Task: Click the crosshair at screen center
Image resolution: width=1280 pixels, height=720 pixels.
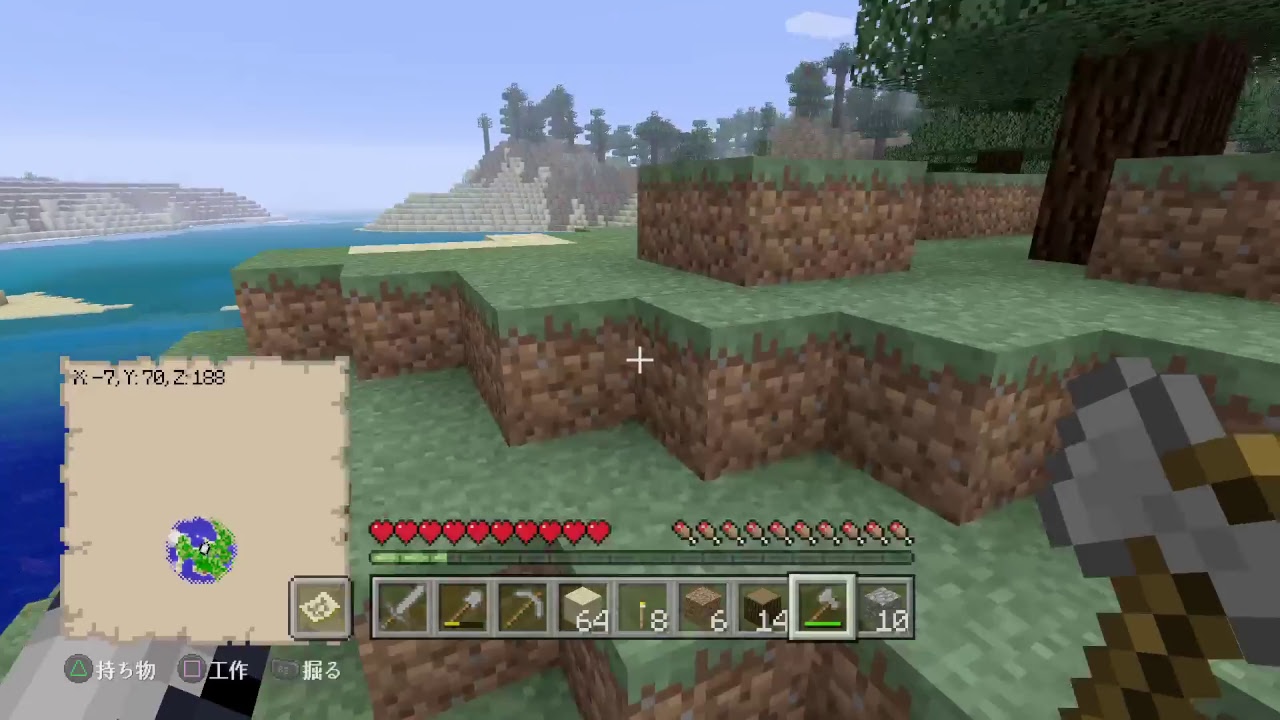Action: point(639,360)
